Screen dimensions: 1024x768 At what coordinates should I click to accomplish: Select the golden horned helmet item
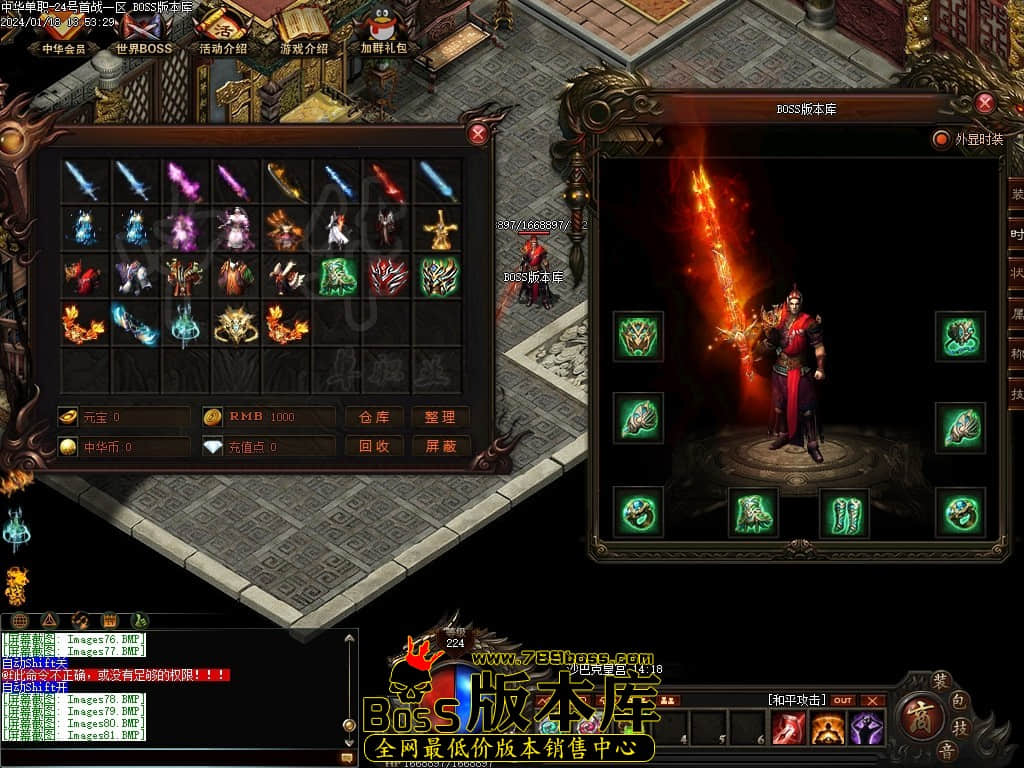[236, 324]
